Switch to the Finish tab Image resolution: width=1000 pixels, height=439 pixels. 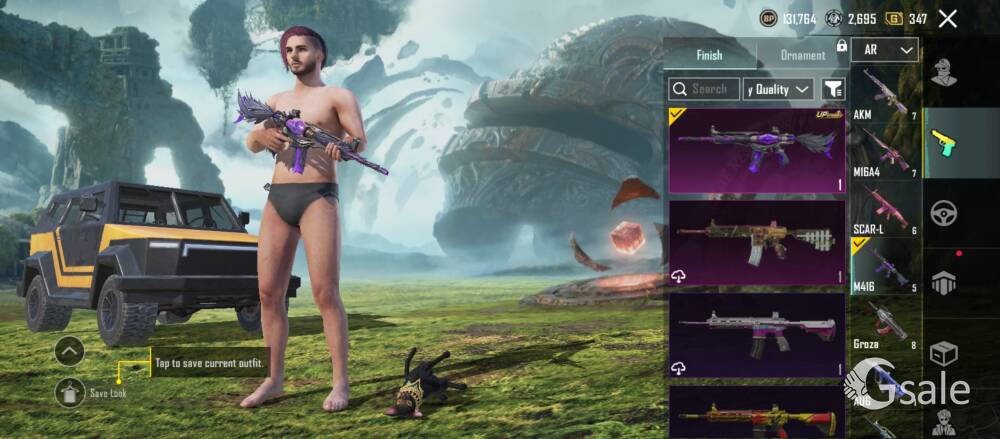pyautogui.click(x=709, y=55)
